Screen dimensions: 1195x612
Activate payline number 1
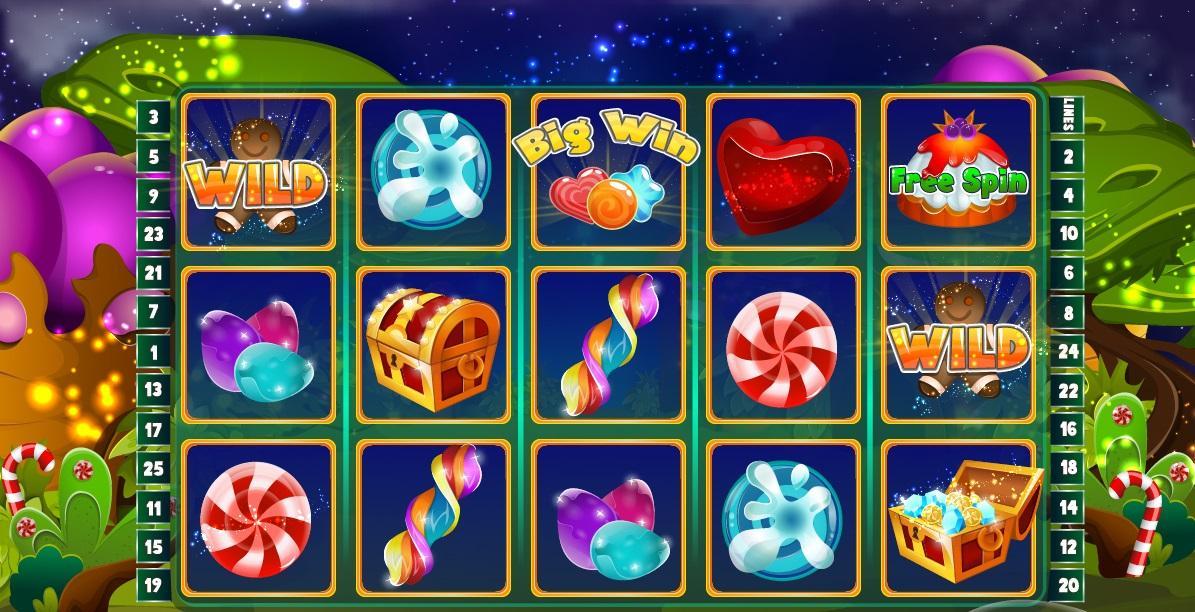point(153,351)
